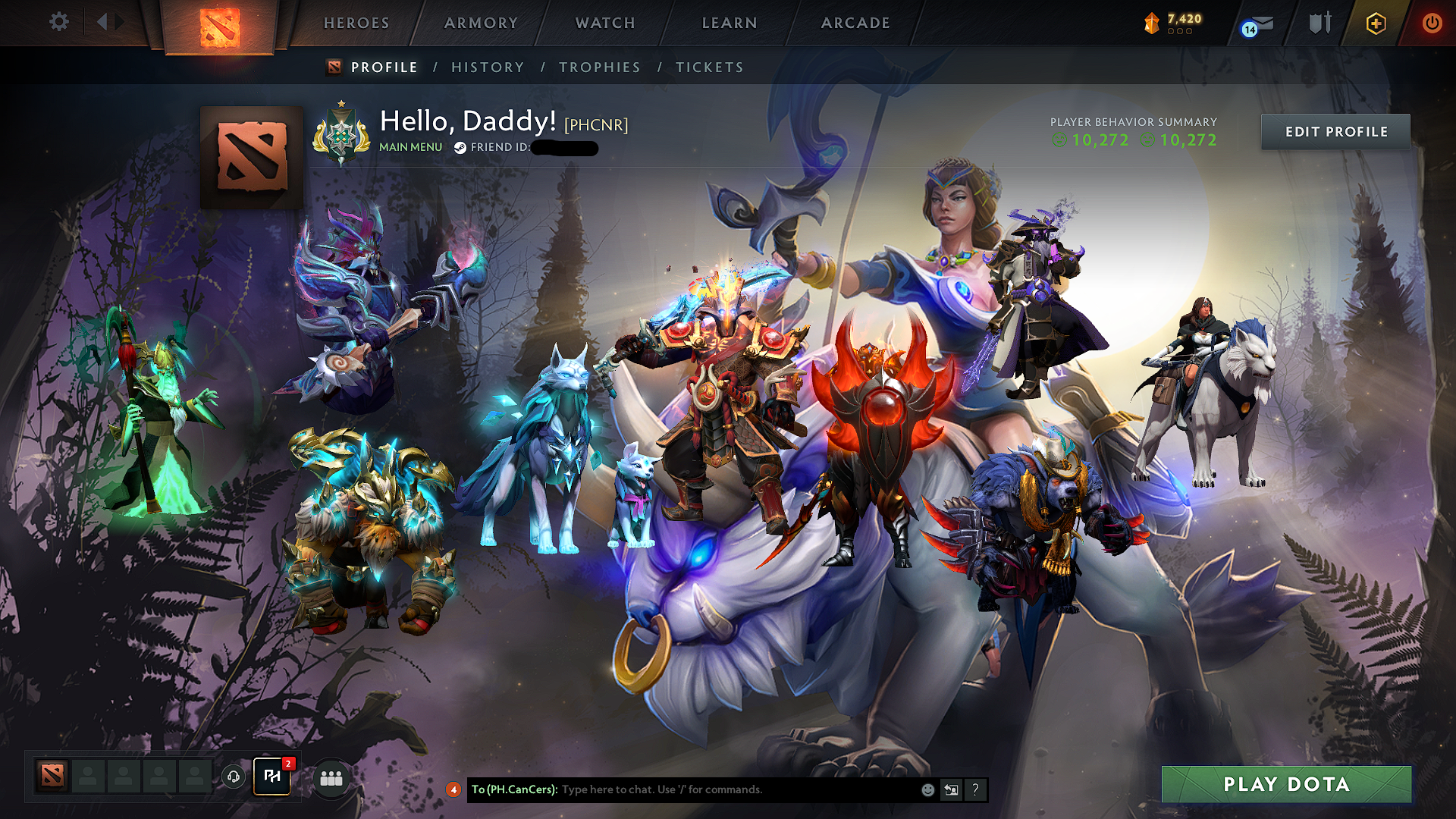
Task: Open the Armory shield-and-sword icon
Action: 1319,23
